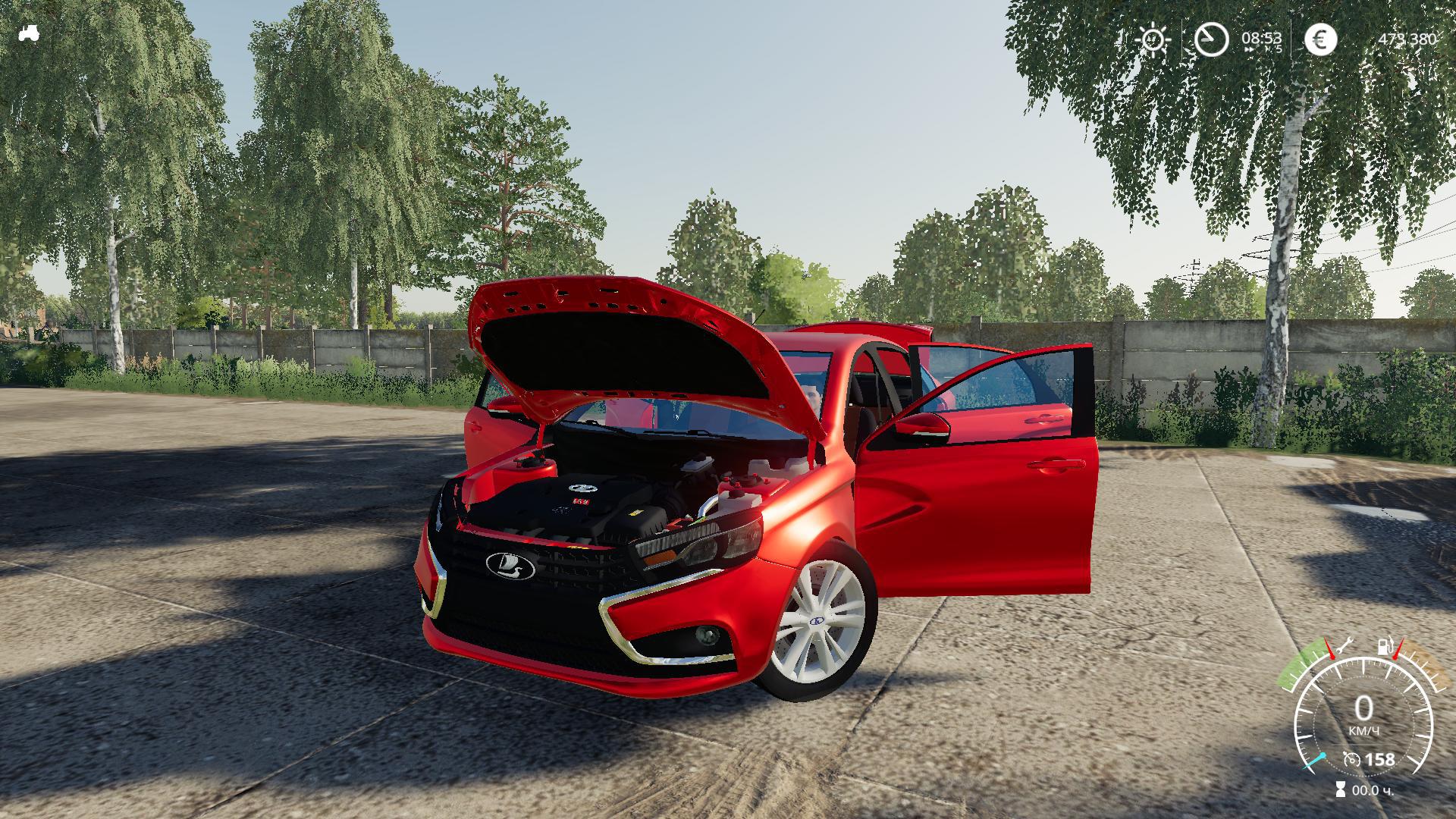
Task: Click the tractor icon in the corner
Action: (29, 33)
